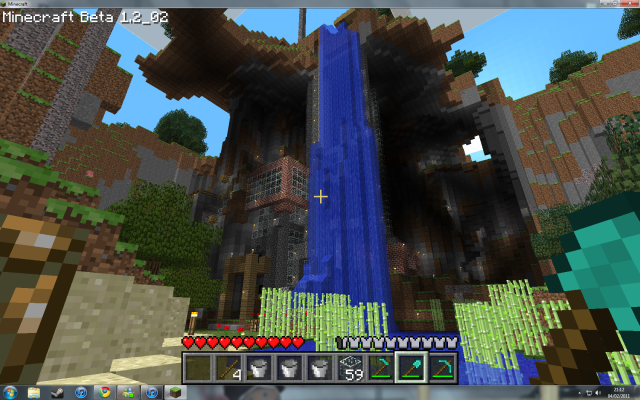This screenshot has height=400, width=640.
Task: Select the stack of 4 sticks
Action: [229, 368]
